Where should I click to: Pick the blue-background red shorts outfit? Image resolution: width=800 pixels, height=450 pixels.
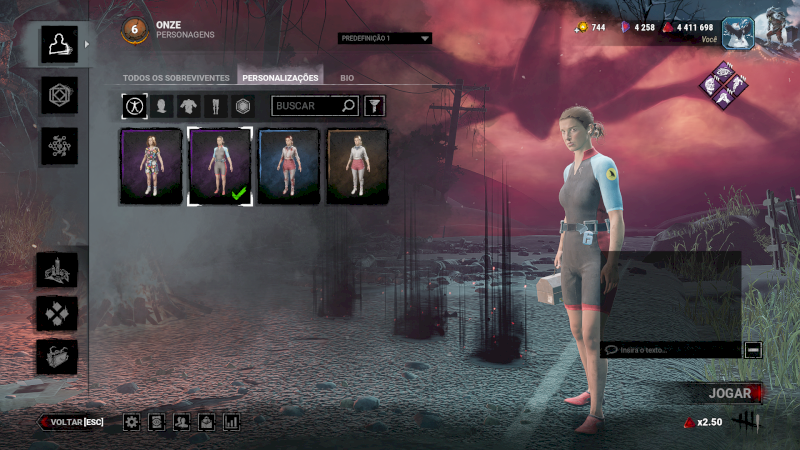[289, 166]
